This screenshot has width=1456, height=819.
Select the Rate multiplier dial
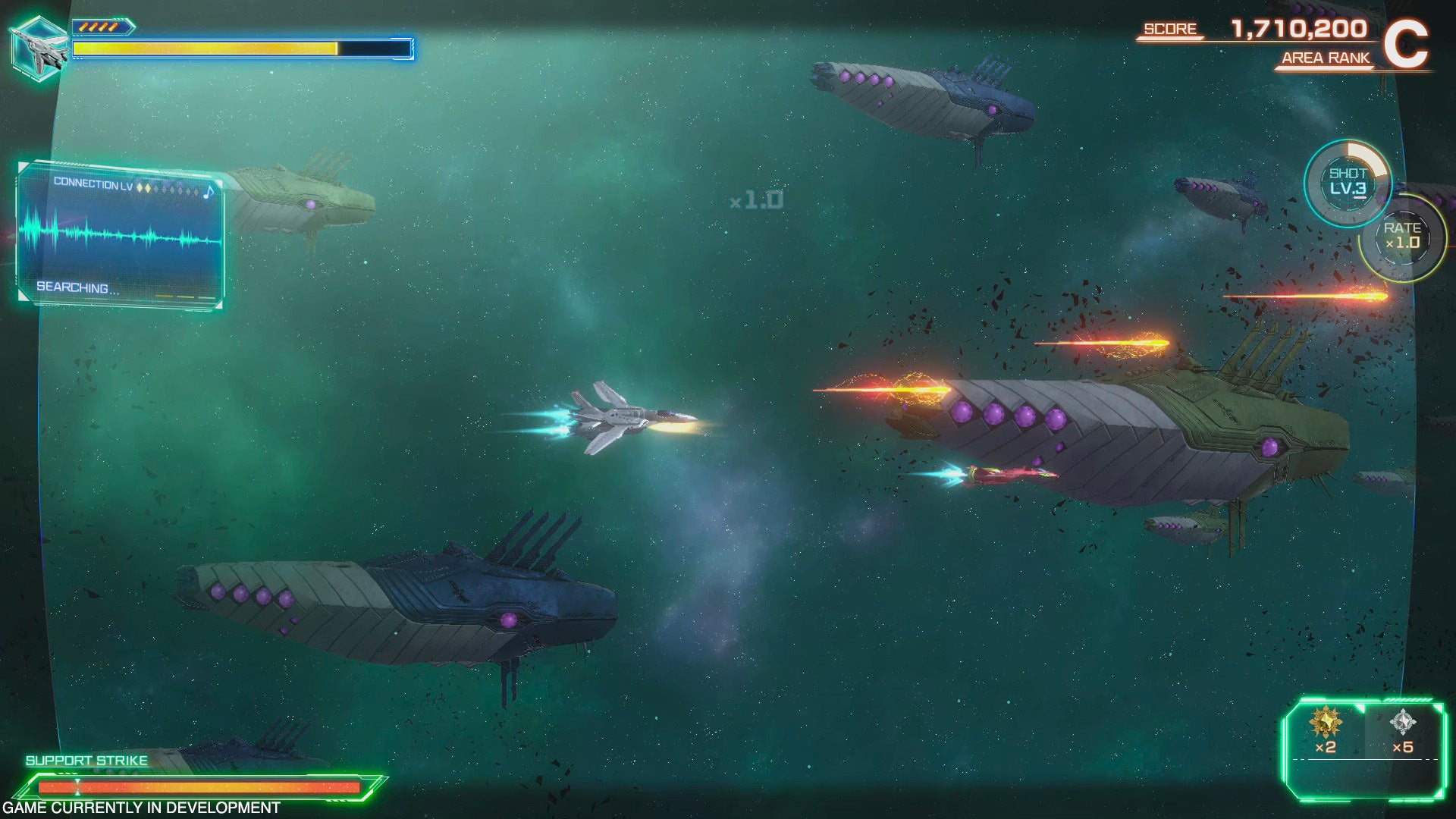[x=1402, y=237]
